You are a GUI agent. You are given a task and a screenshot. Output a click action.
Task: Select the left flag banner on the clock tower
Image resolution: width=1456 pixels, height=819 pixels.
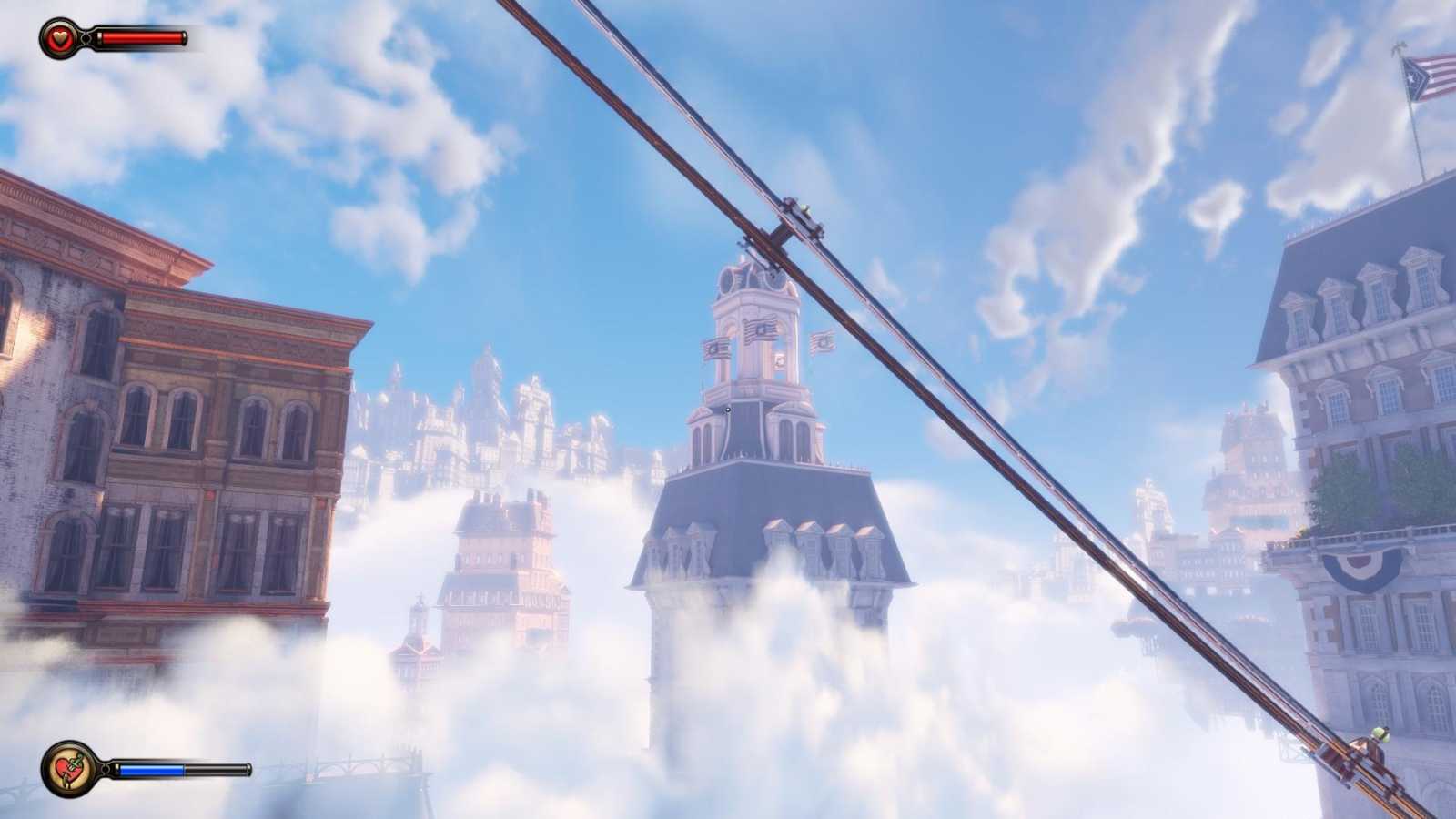click(x=716, y=349)
